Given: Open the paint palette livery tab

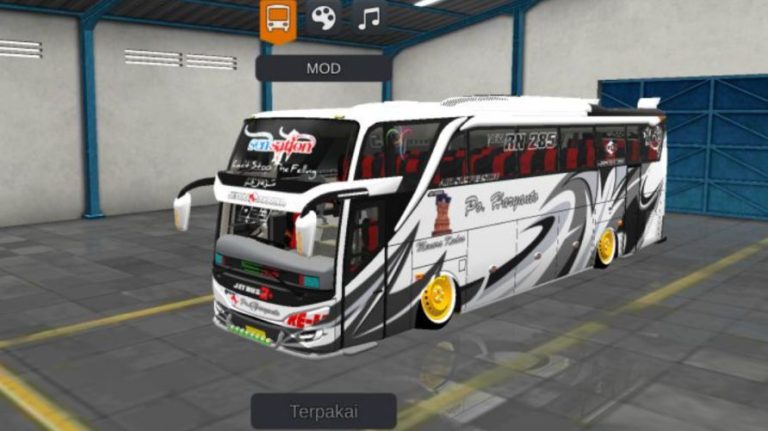Looking at the screenshot, I should (x=323, y=17).
